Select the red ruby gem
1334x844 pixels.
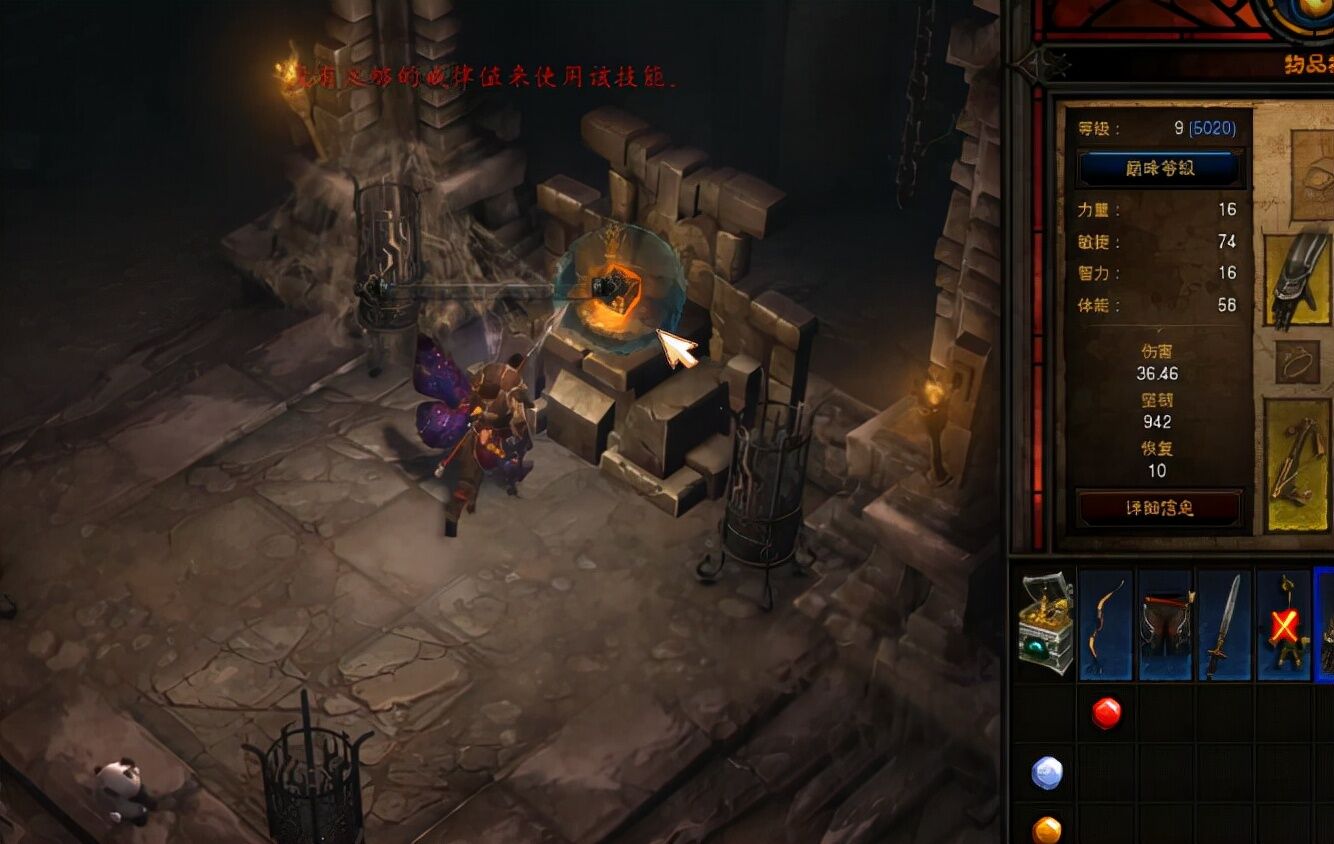pyautogui.click(x=1106, y=713)
